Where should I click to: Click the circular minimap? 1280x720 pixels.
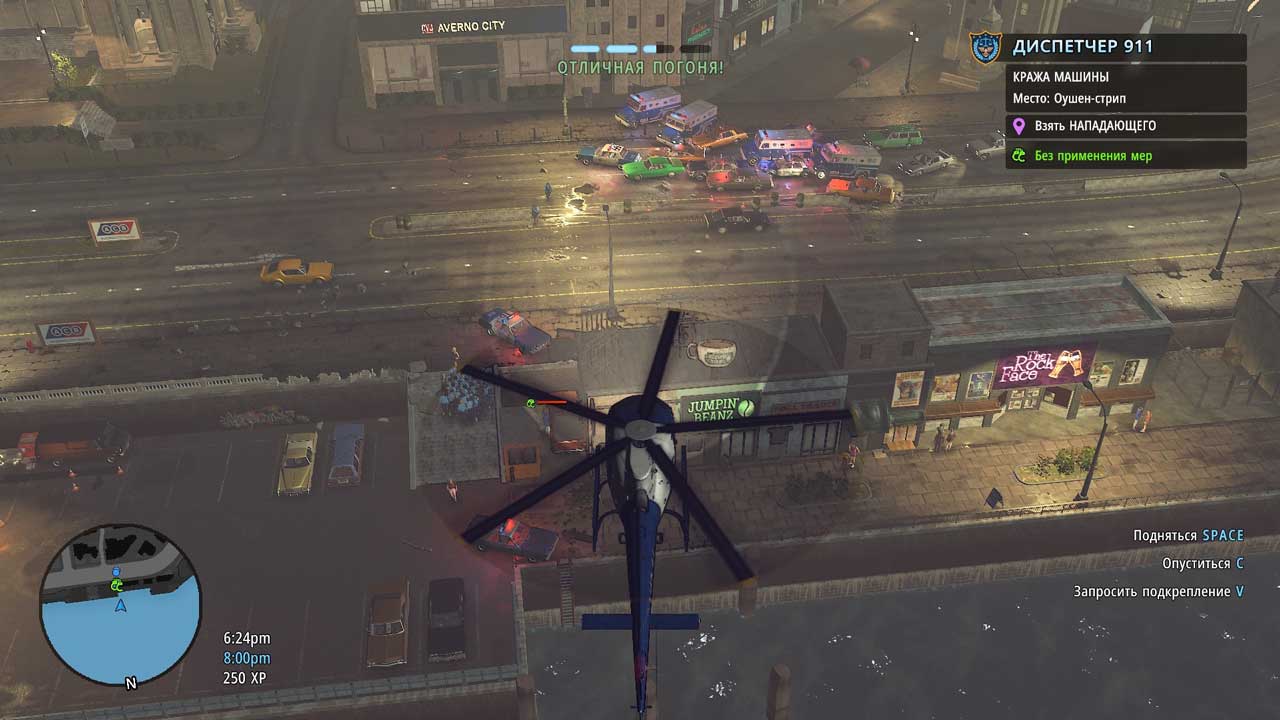click(x=120, y=604)
